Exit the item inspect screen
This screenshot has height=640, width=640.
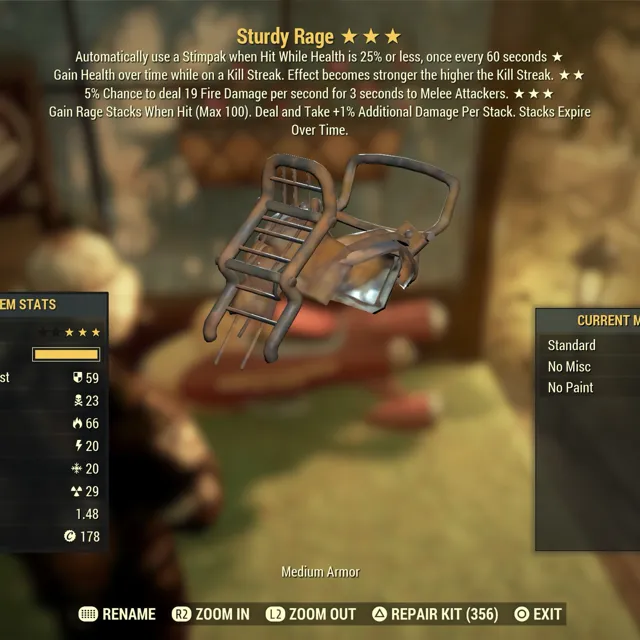(538, 614)
